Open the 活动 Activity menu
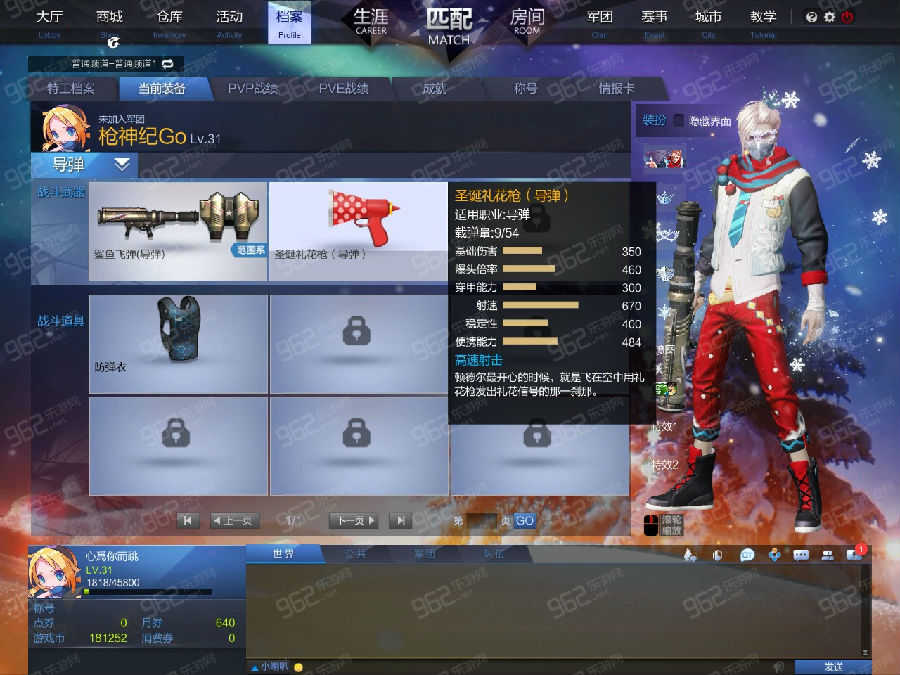Image resolution: width=900 pixels, height=675 pixels. [229, 21]
